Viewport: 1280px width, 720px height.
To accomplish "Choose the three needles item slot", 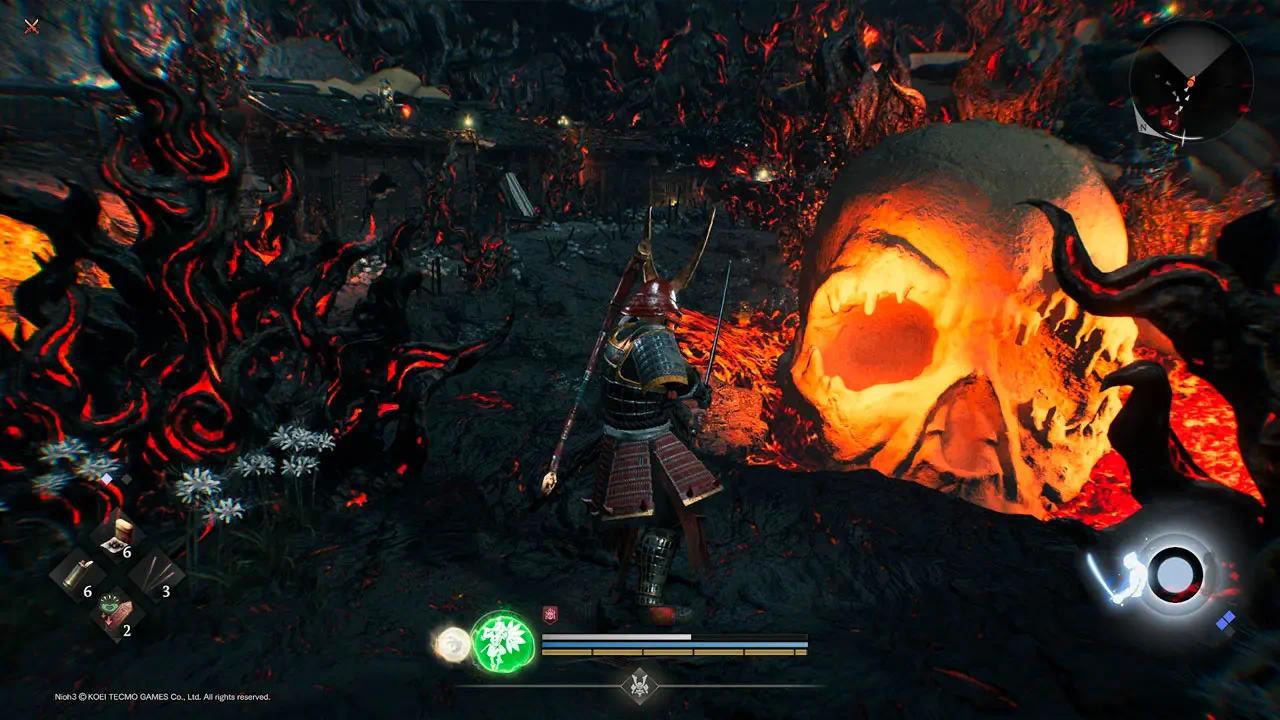I will [x=156, y=575].
